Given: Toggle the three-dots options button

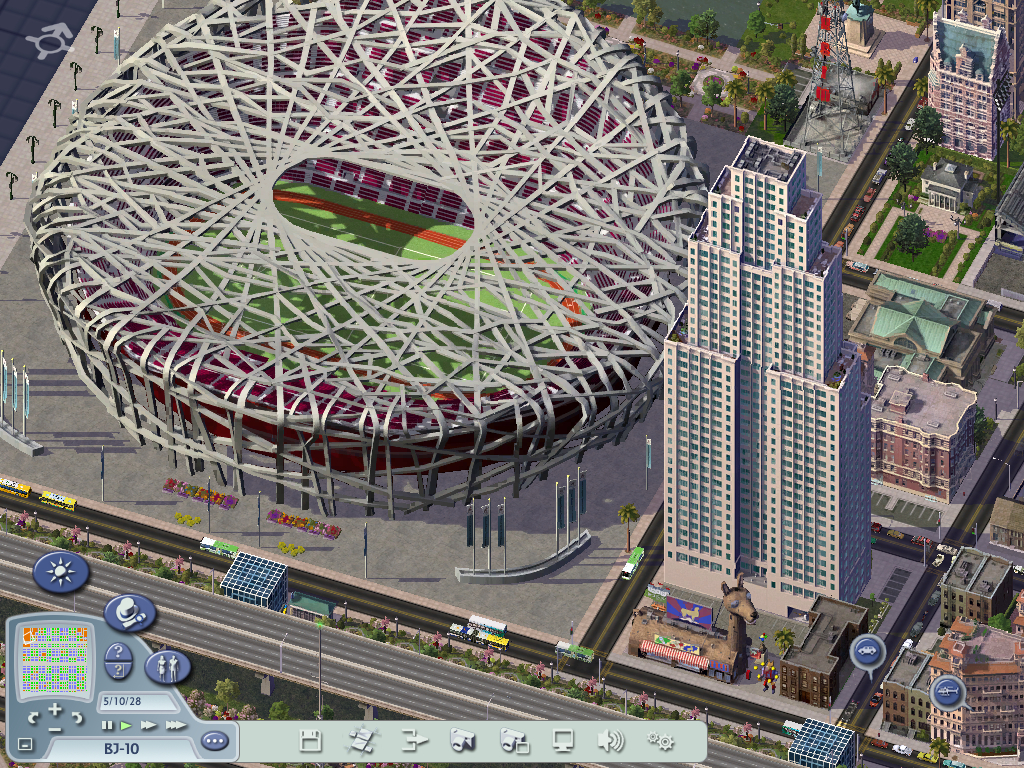Looking at the screenshot, I should point(214,742).
